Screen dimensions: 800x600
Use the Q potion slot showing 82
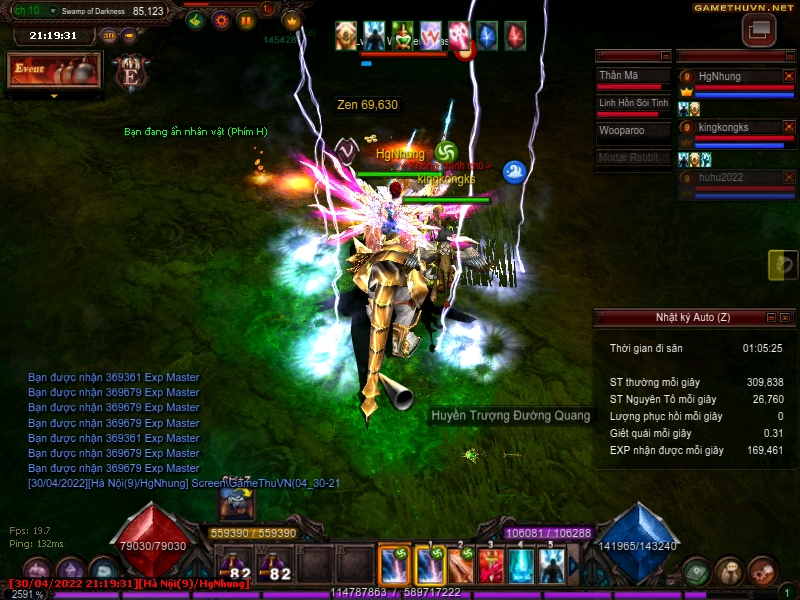click(x=233, y=568)
